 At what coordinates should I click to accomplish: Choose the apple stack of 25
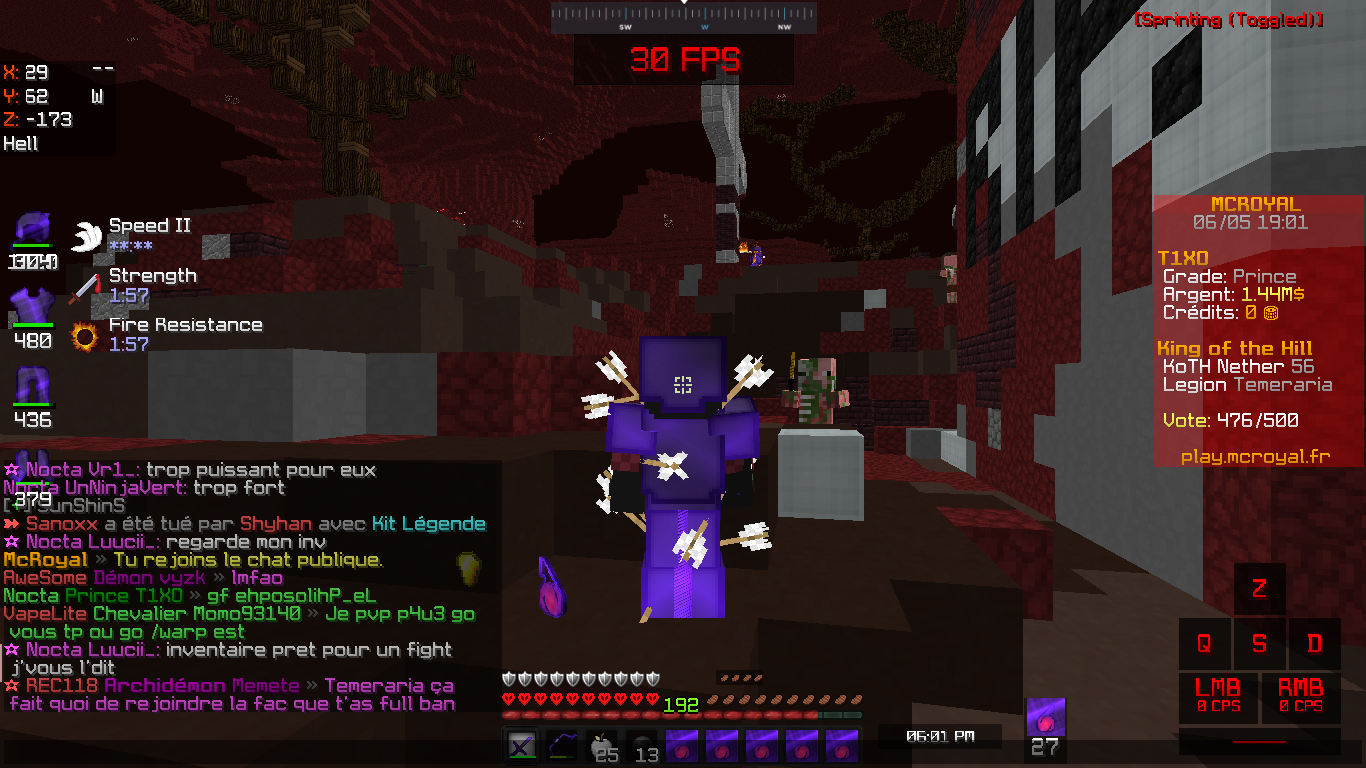600,746
